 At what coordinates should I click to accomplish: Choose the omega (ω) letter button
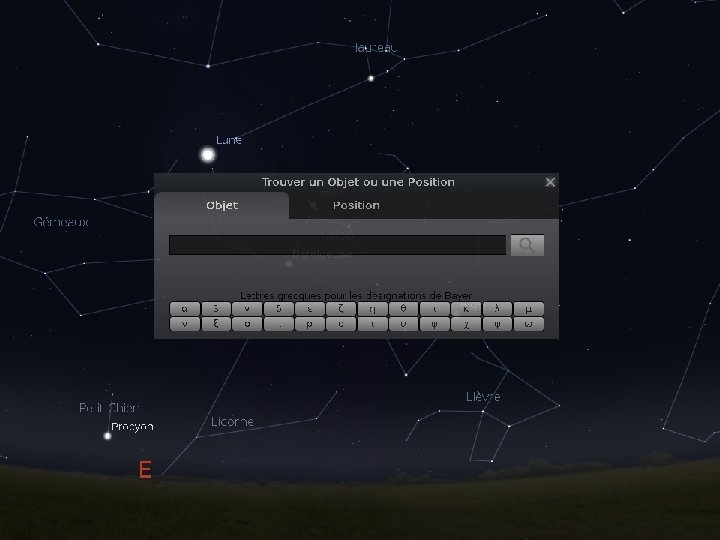point(528,324)
